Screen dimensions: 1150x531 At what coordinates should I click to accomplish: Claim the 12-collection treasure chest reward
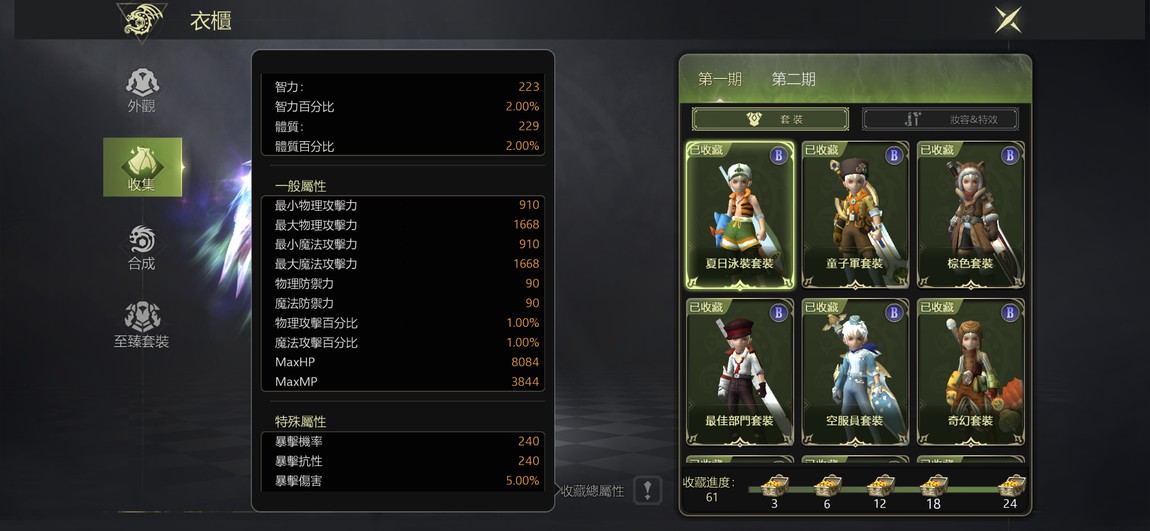tap(880, 487)
